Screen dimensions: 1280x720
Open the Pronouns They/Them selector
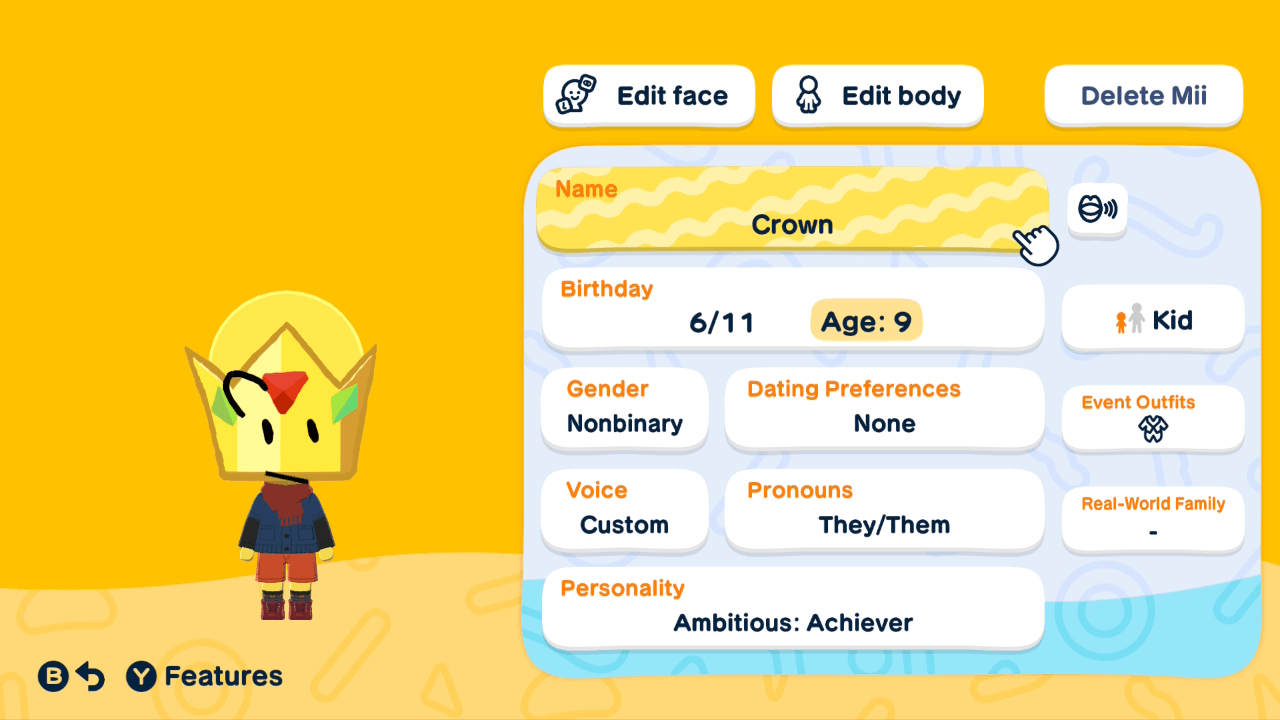coord(884,510)
